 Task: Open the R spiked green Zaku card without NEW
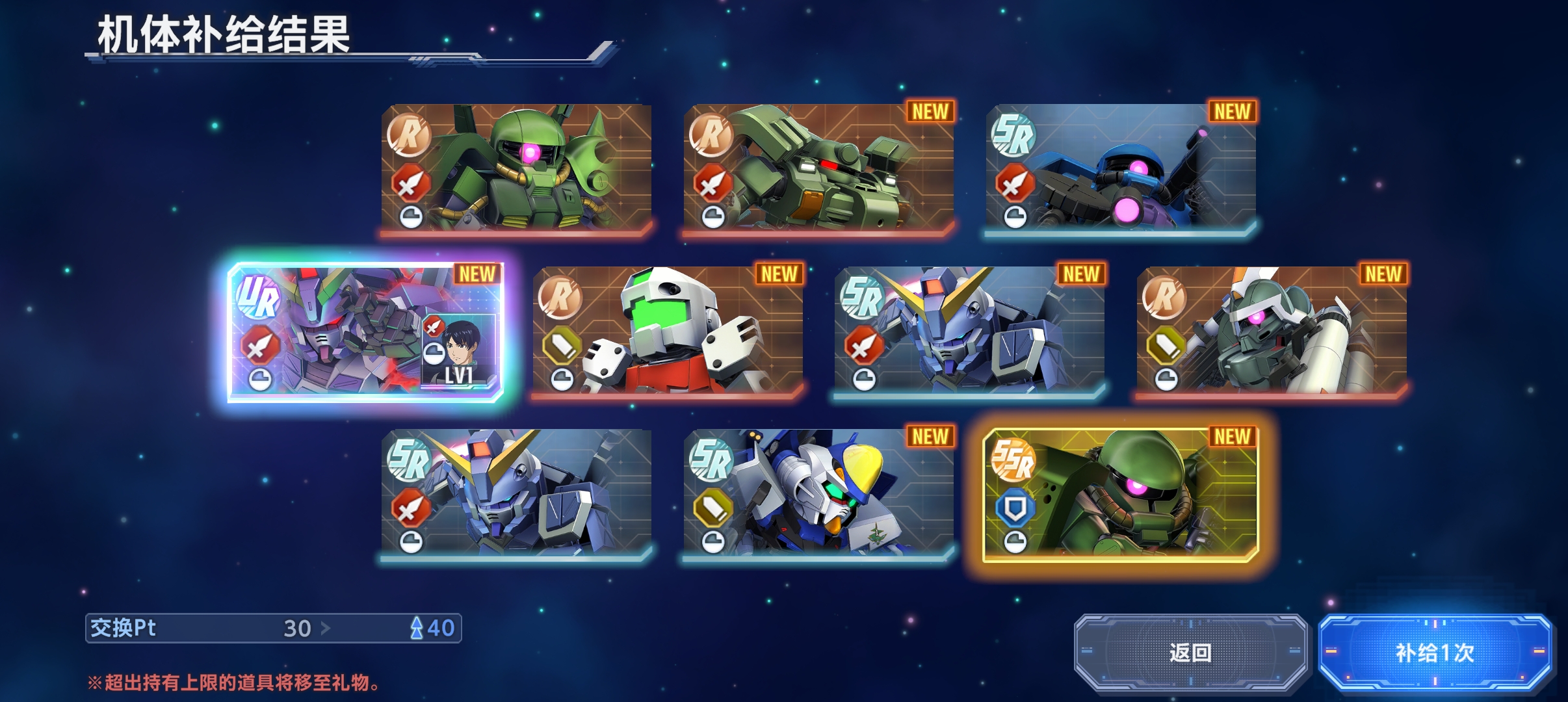pyautogui.click(x=517, y=169)
